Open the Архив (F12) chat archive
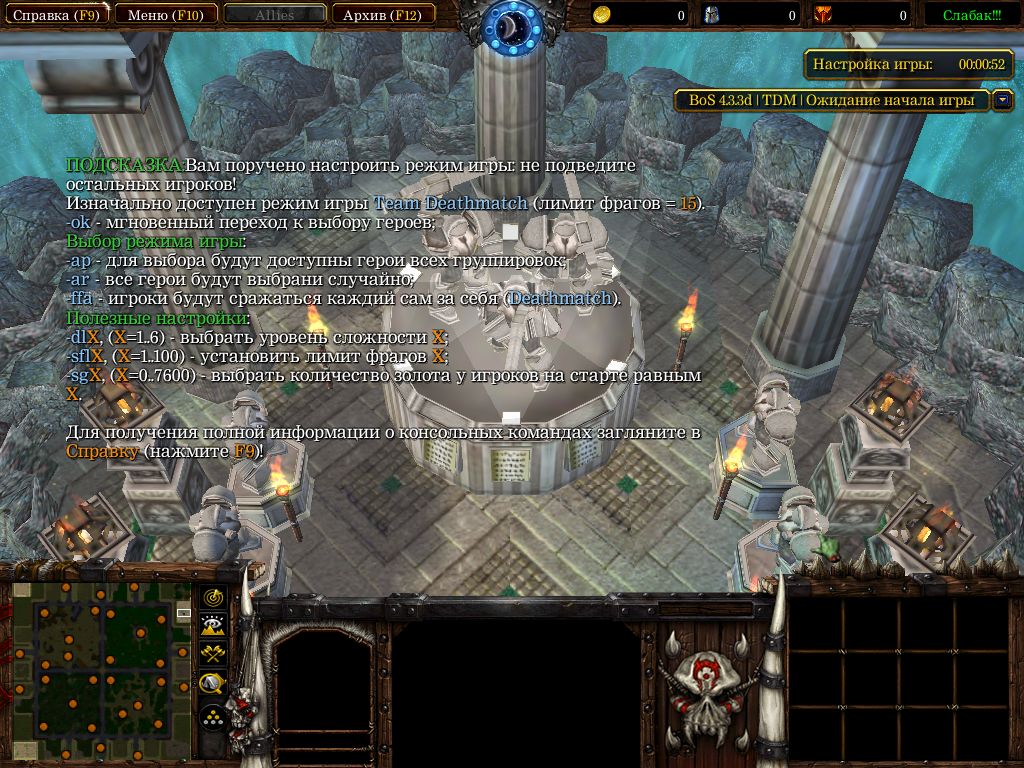 (381, 15)
